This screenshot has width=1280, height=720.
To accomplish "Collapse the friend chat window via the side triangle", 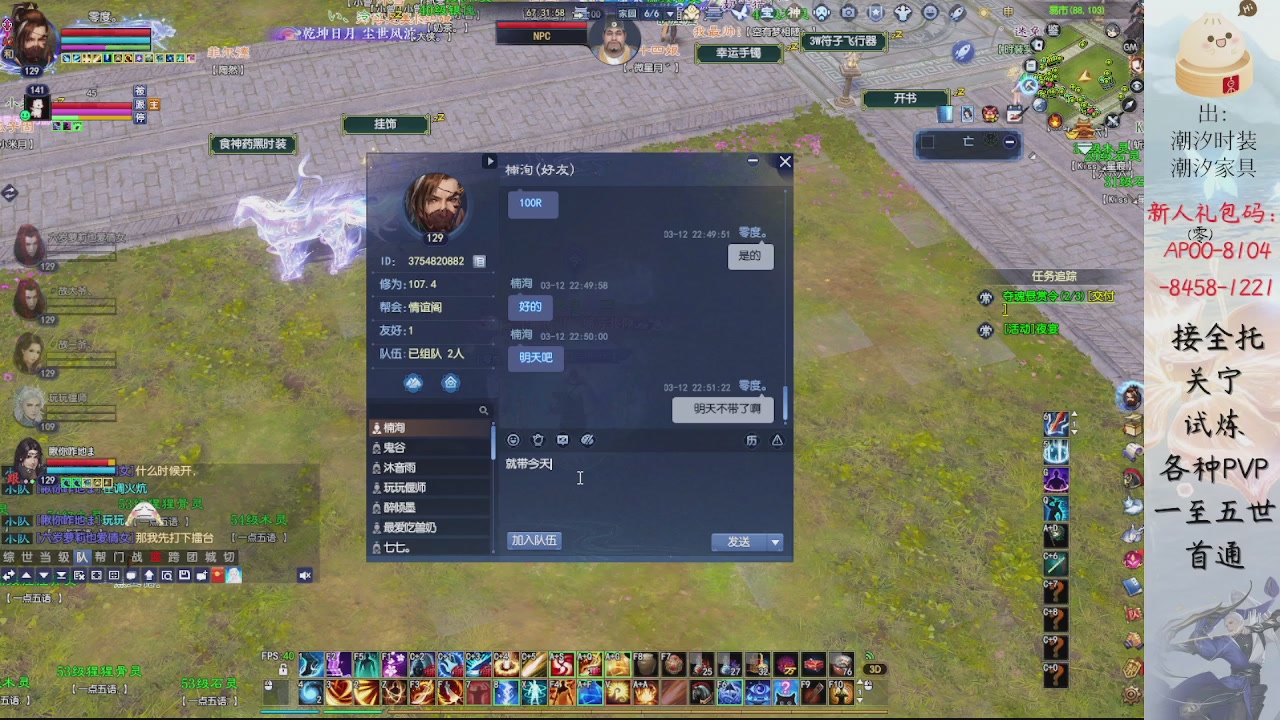I will [x=489, y=161].
